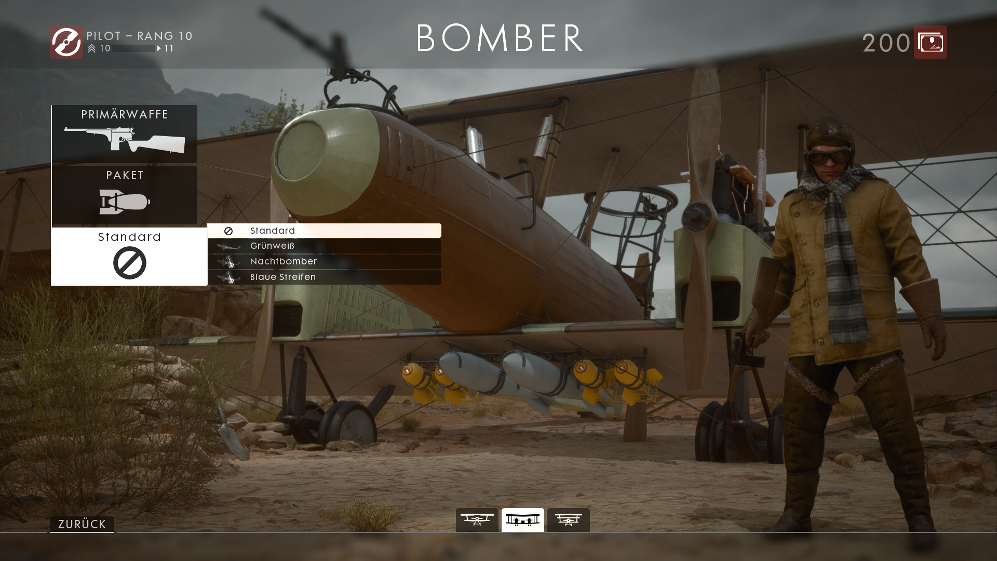Open the Paket loadout slot

coord(124,195)
